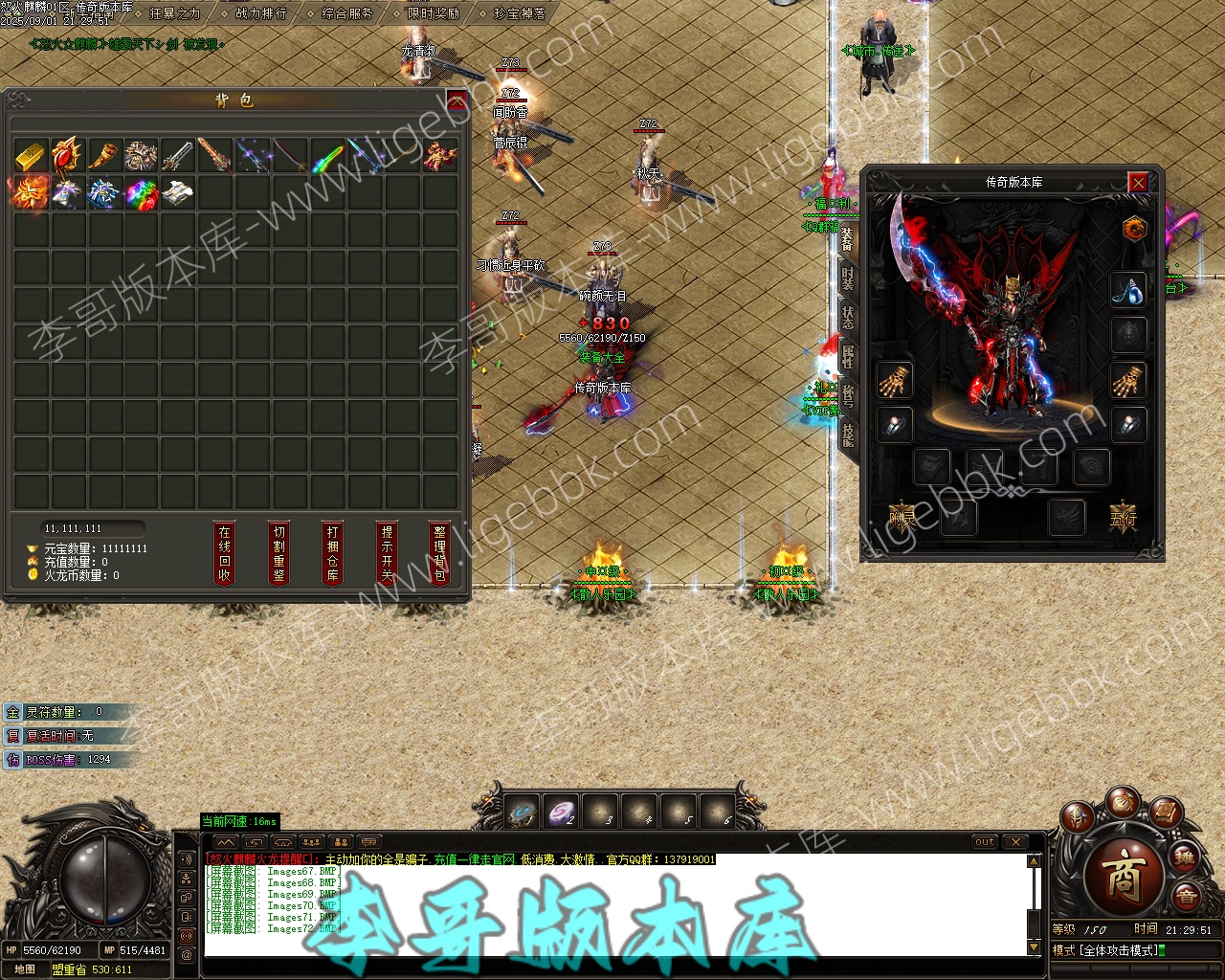Open 切割重鉴 re-appraise function
The image size is (1225, 980).
278,553
